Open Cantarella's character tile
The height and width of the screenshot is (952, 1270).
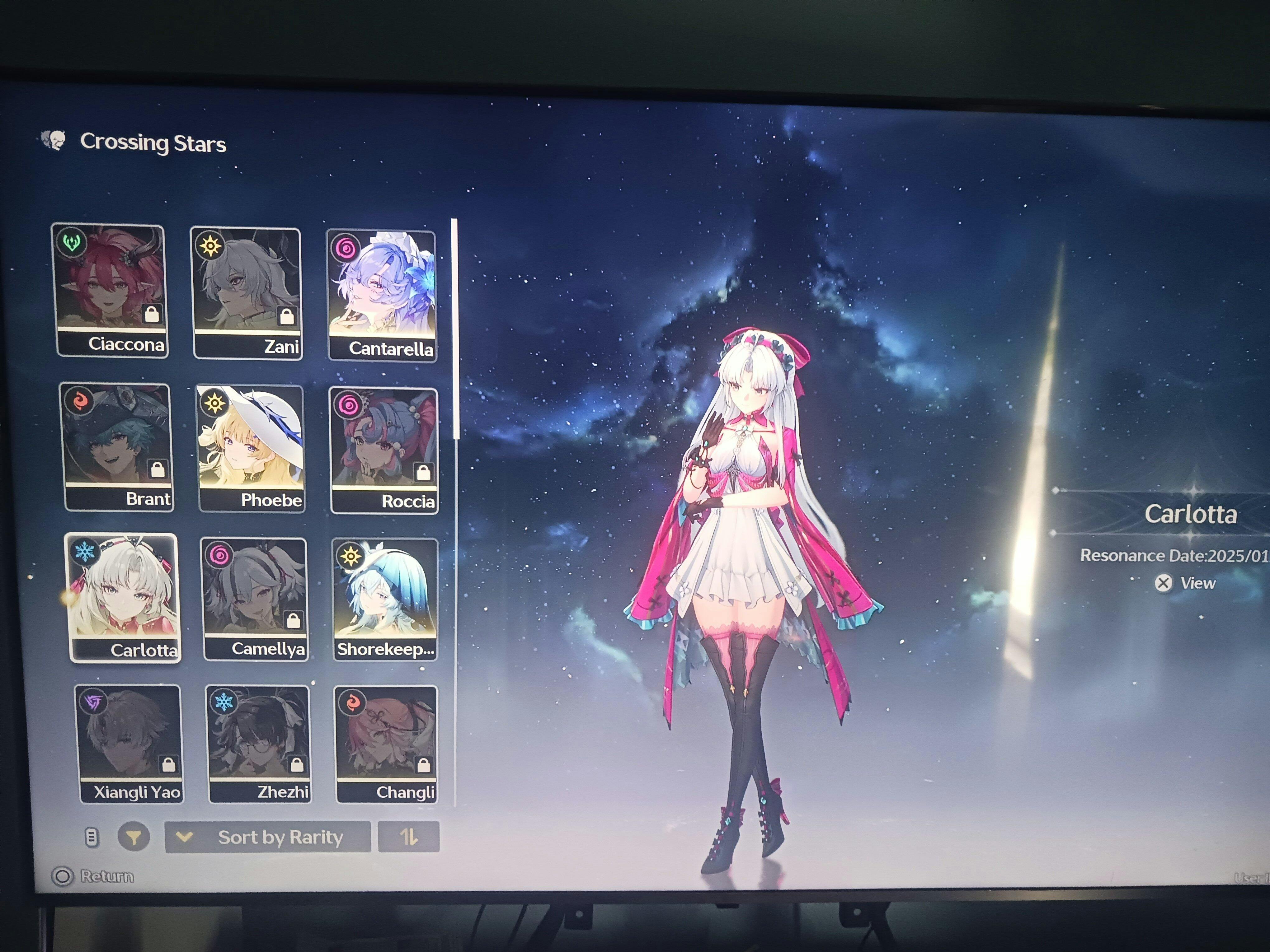pos(382,296)
